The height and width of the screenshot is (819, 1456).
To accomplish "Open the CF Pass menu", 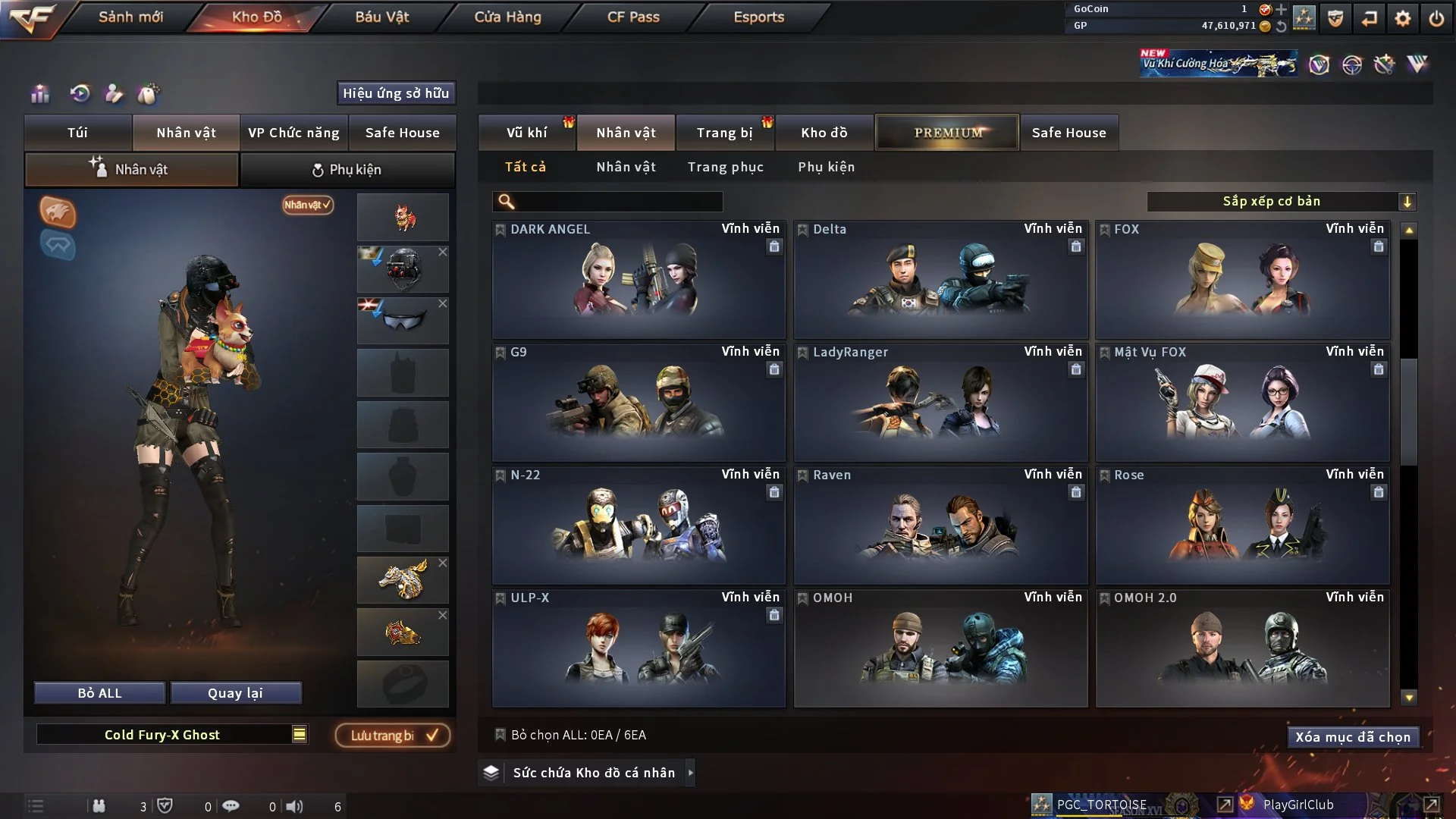I will (x=633, y=17).
